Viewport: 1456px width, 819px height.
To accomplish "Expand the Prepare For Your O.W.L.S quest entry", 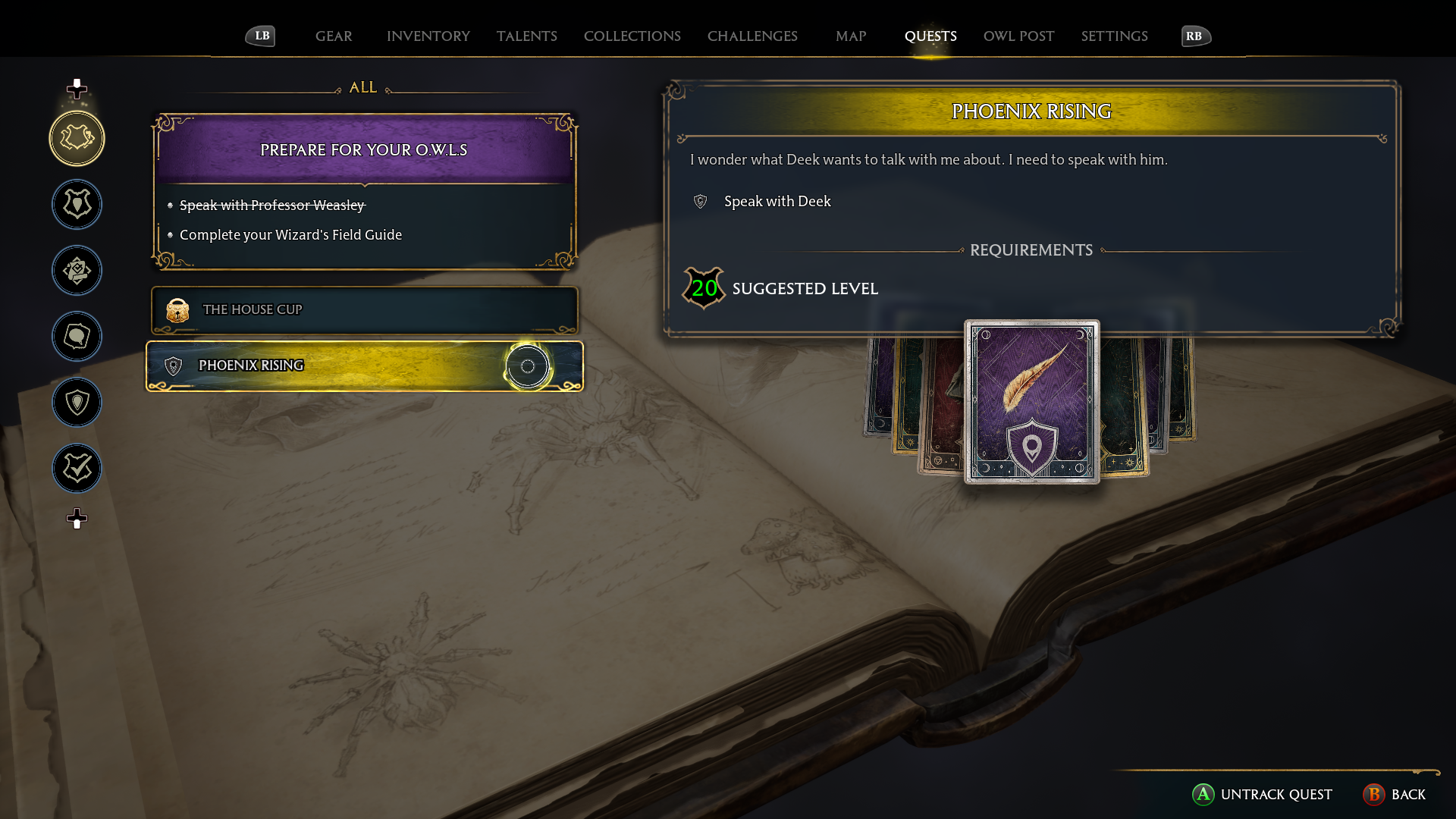I will tap(364, 149).
